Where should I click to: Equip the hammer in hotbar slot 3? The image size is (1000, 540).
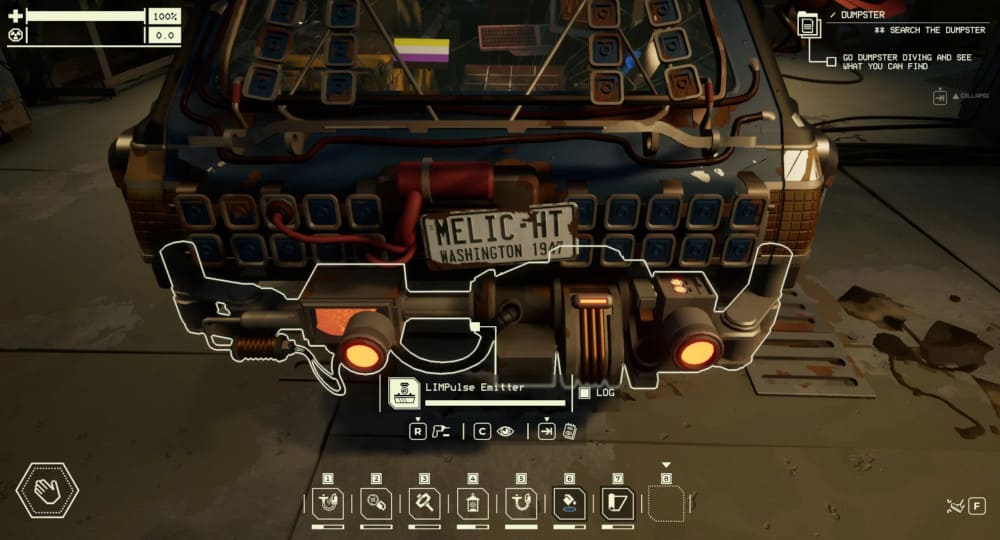(x=424, y=504)
